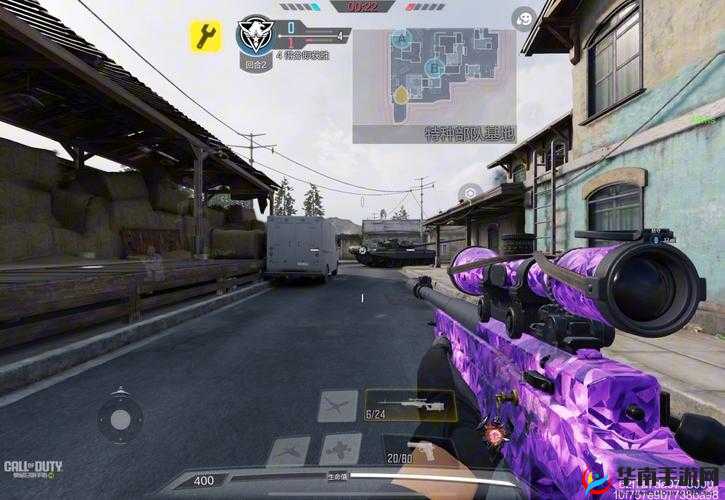Open the emote chat bubble icon
This screenshot has height=500, width=725.
(x=524, y=17)
